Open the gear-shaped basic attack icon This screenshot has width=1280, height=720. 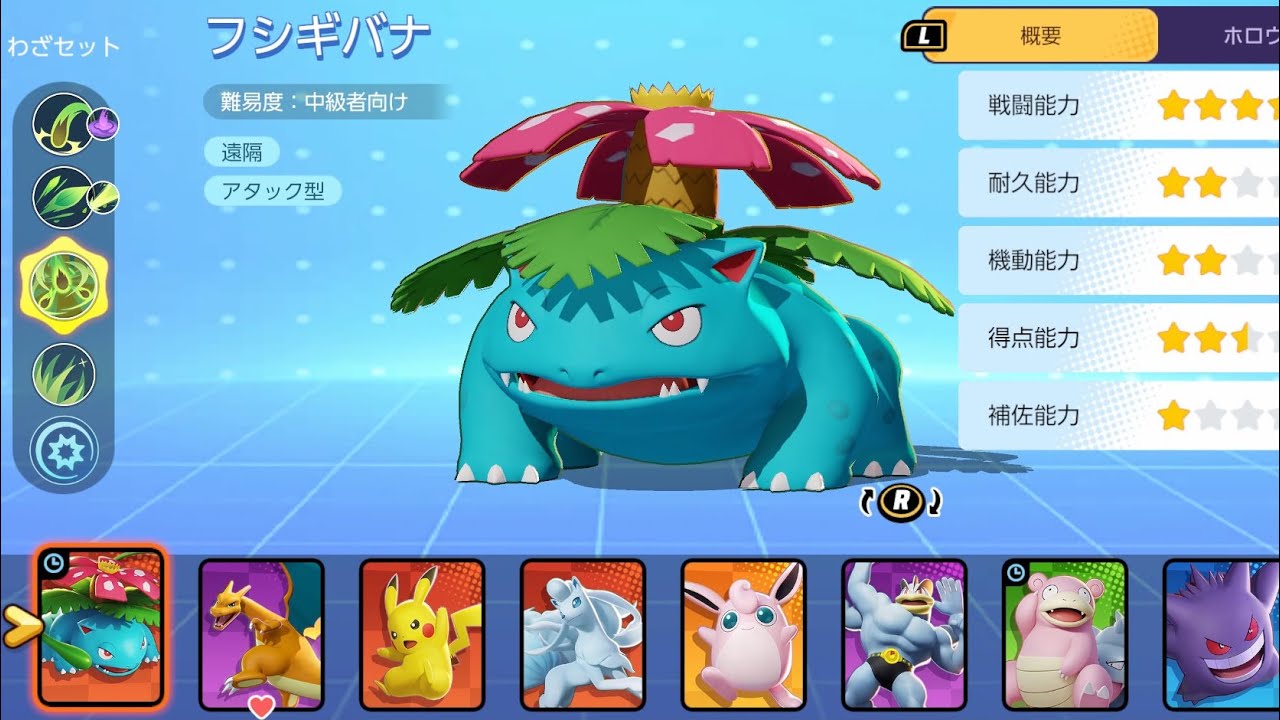pos(64,452)
